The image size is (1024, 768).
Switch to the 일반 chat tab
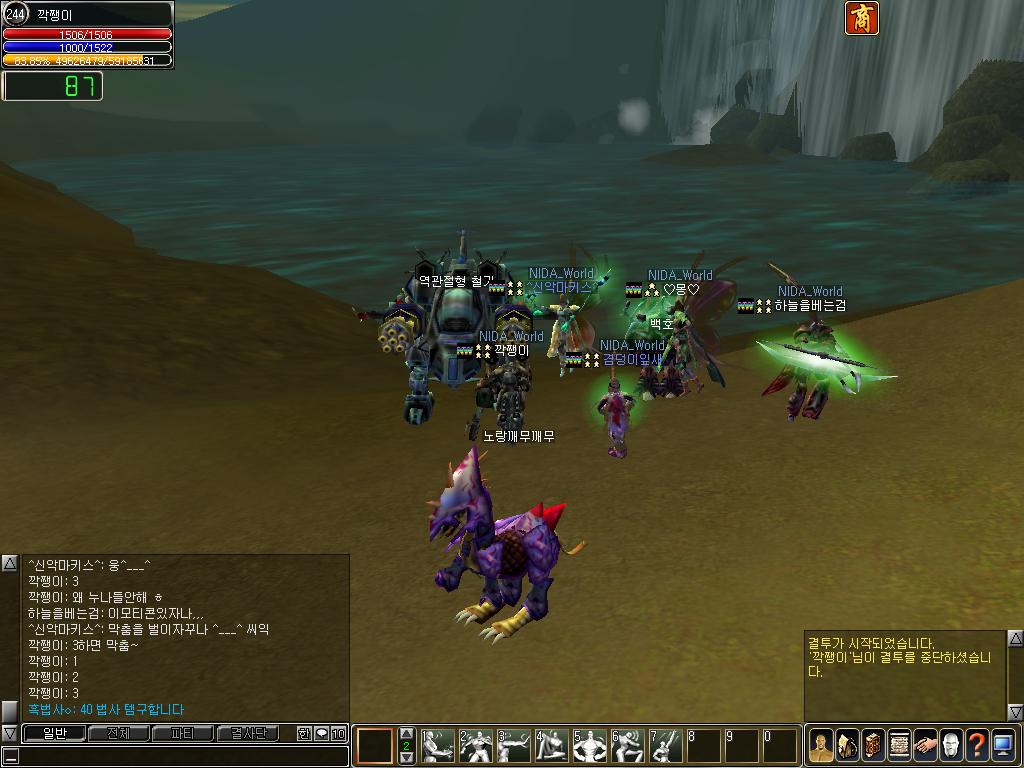click(52, 733)
